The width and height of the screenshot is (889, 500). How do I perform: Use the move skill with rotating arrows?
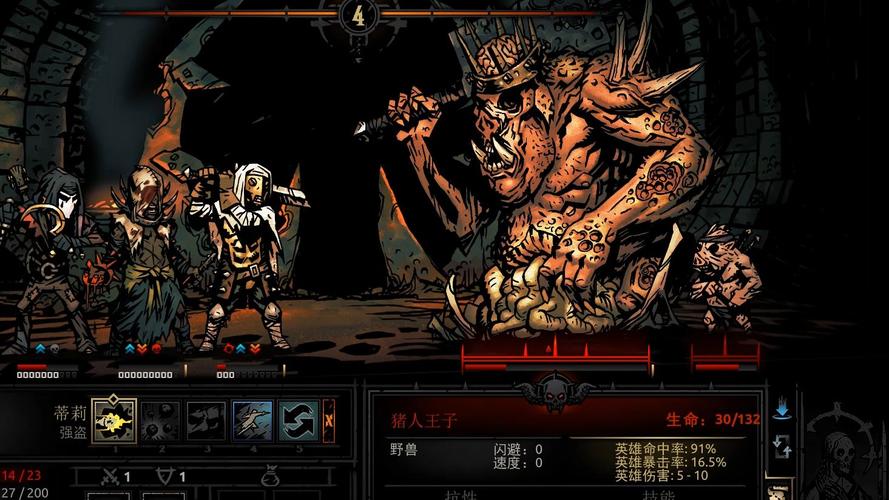click(x=298, y=420)
